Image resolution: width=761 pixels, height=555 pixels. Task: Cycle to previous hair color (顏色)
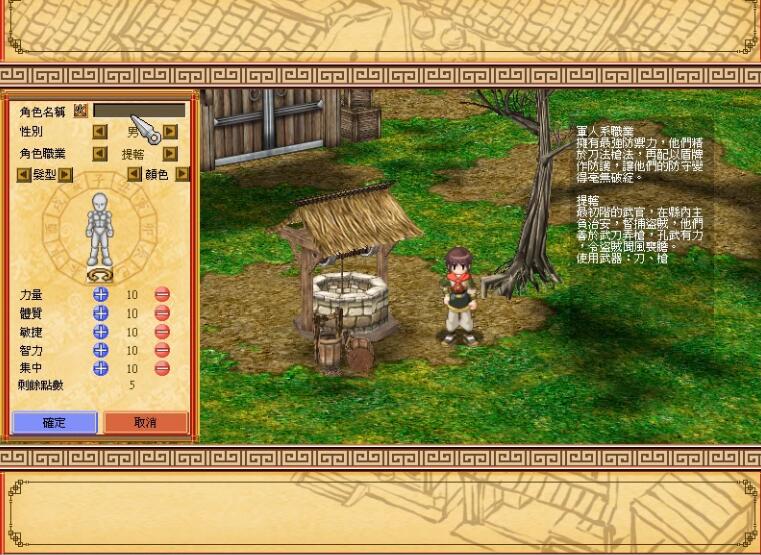134,174
